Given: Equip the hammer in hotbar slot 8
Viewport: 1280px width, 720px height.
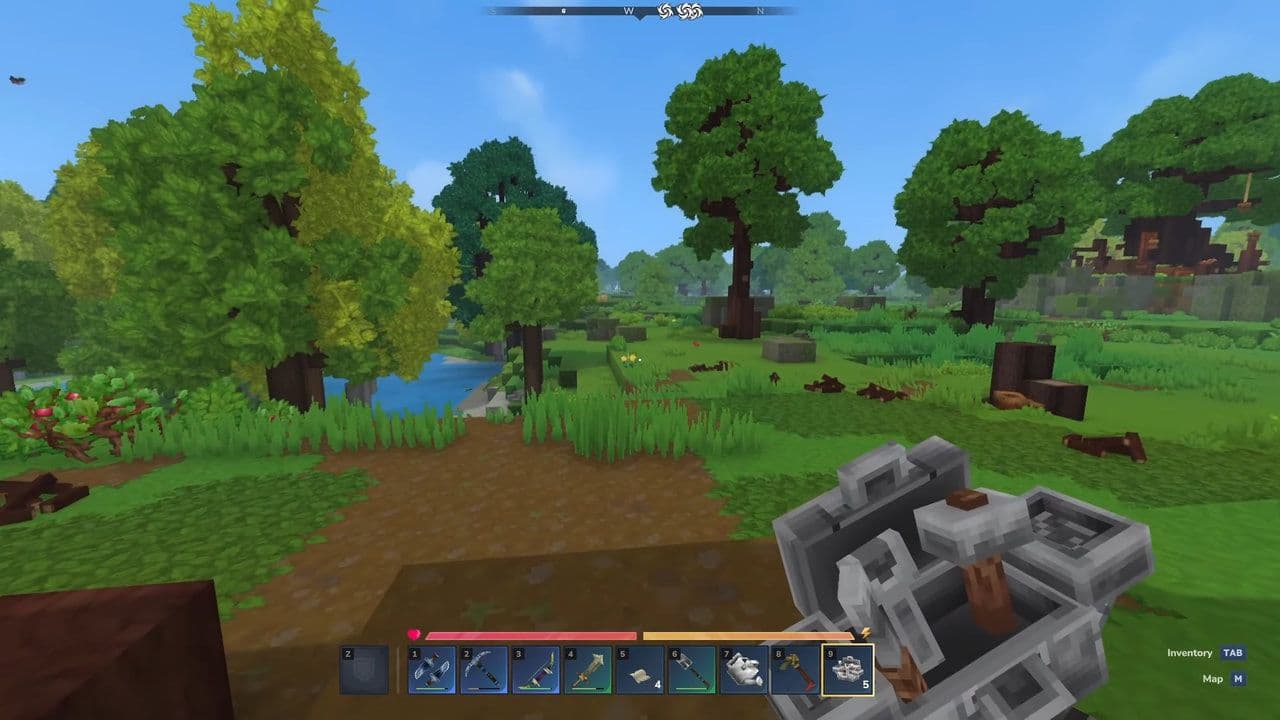Looking at the screenshot, I should (x=796, y=670).
